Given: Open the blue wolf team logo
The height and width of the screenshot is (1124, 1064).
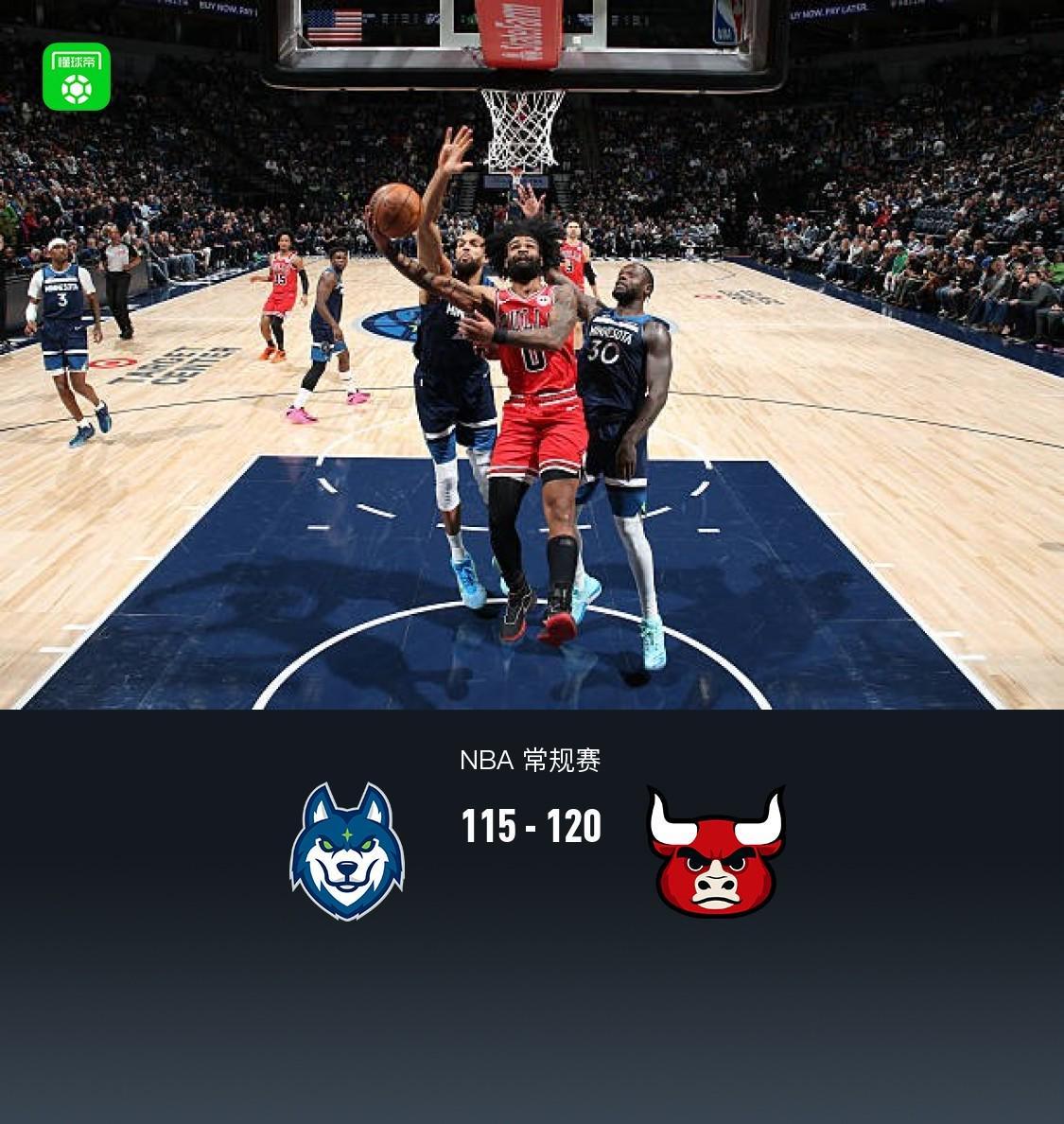Looking at the screenshot, I should click(x=347, y=852).
